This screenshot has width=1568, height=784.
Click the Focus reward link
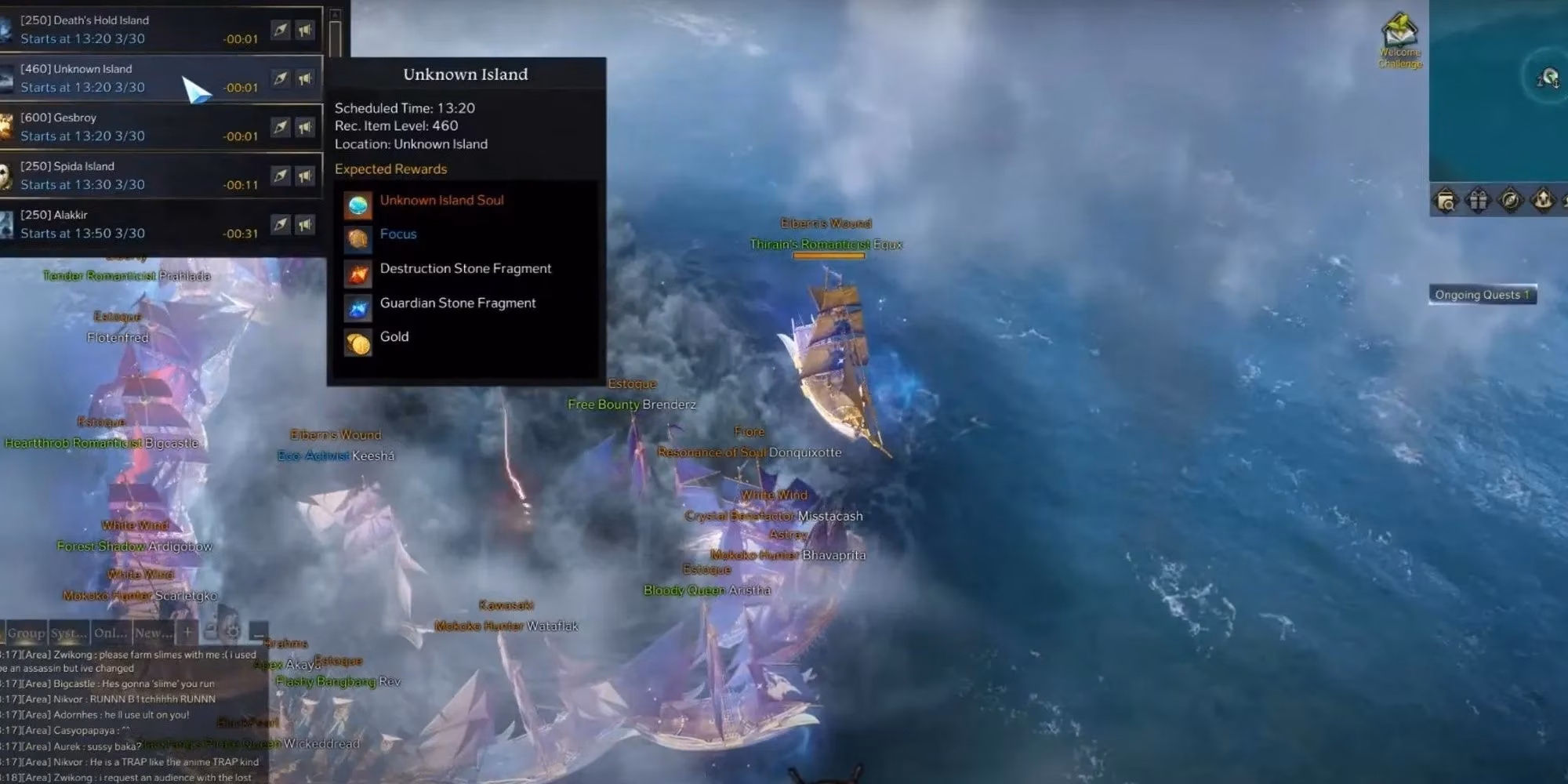pyautogui.click(x=398, y=234)
